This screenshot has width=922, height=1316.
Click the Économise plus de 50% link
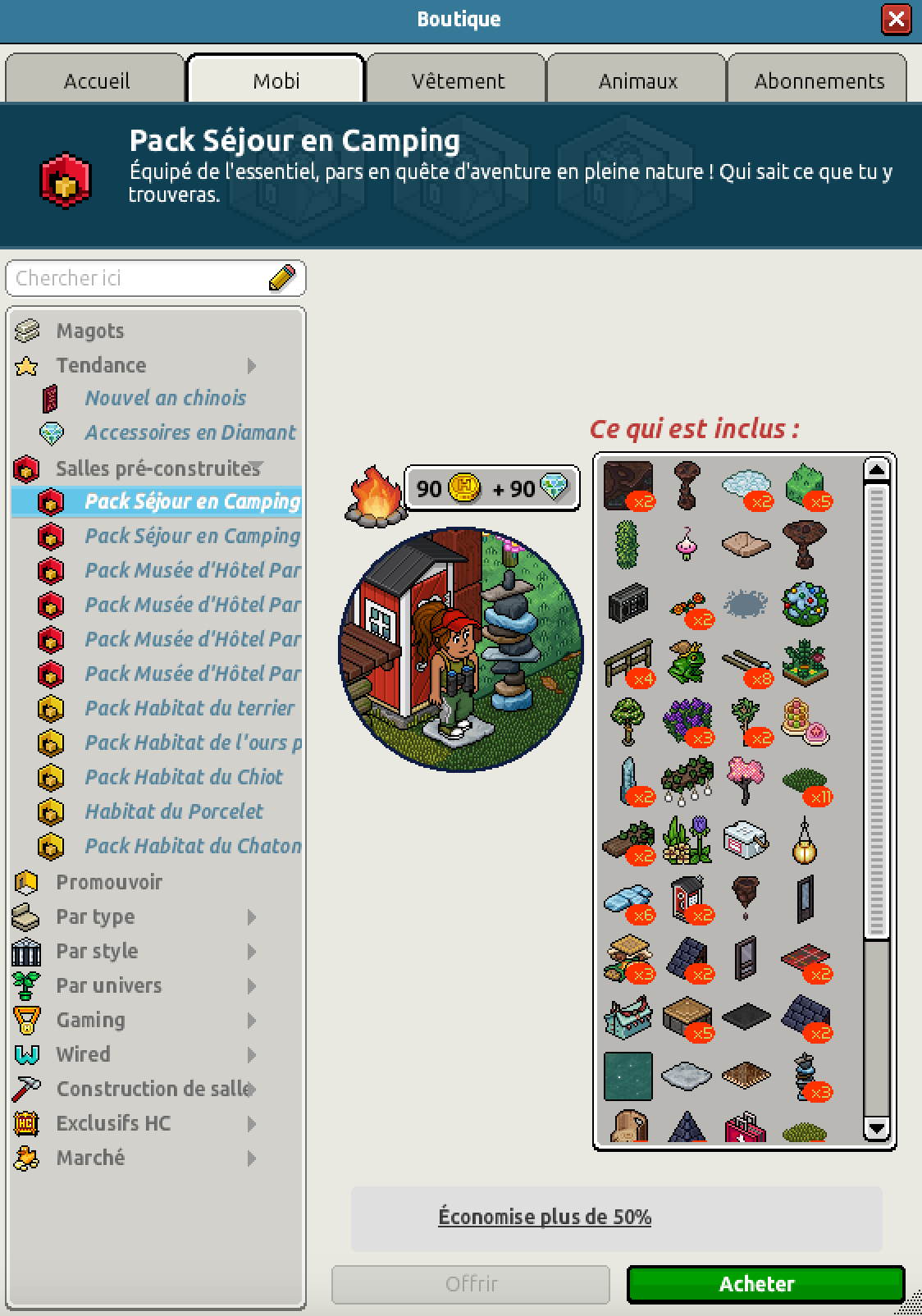(545, 1217)
